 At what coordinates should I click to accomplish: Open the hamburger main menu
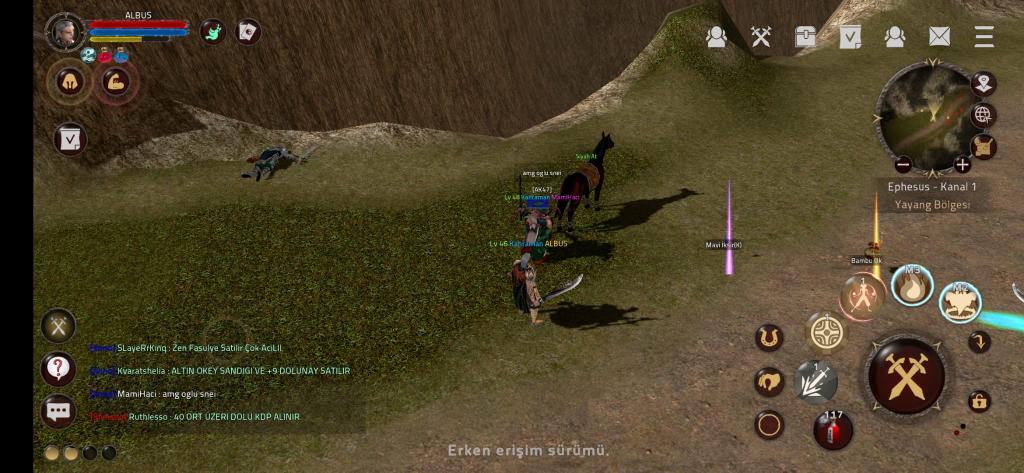tap(984, 37)
